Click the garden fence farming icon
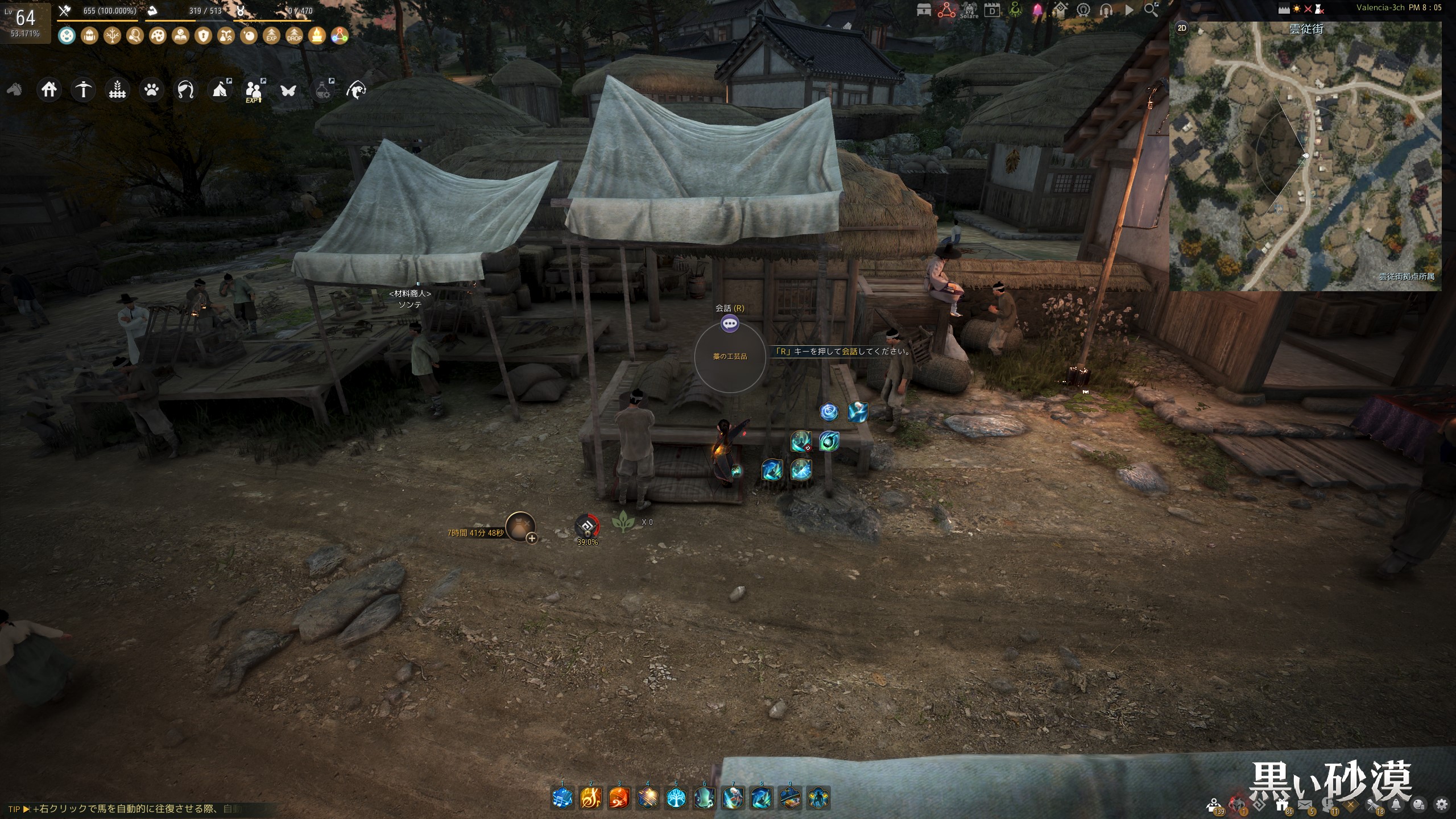The image size is (1456, 819). (117, 90)
